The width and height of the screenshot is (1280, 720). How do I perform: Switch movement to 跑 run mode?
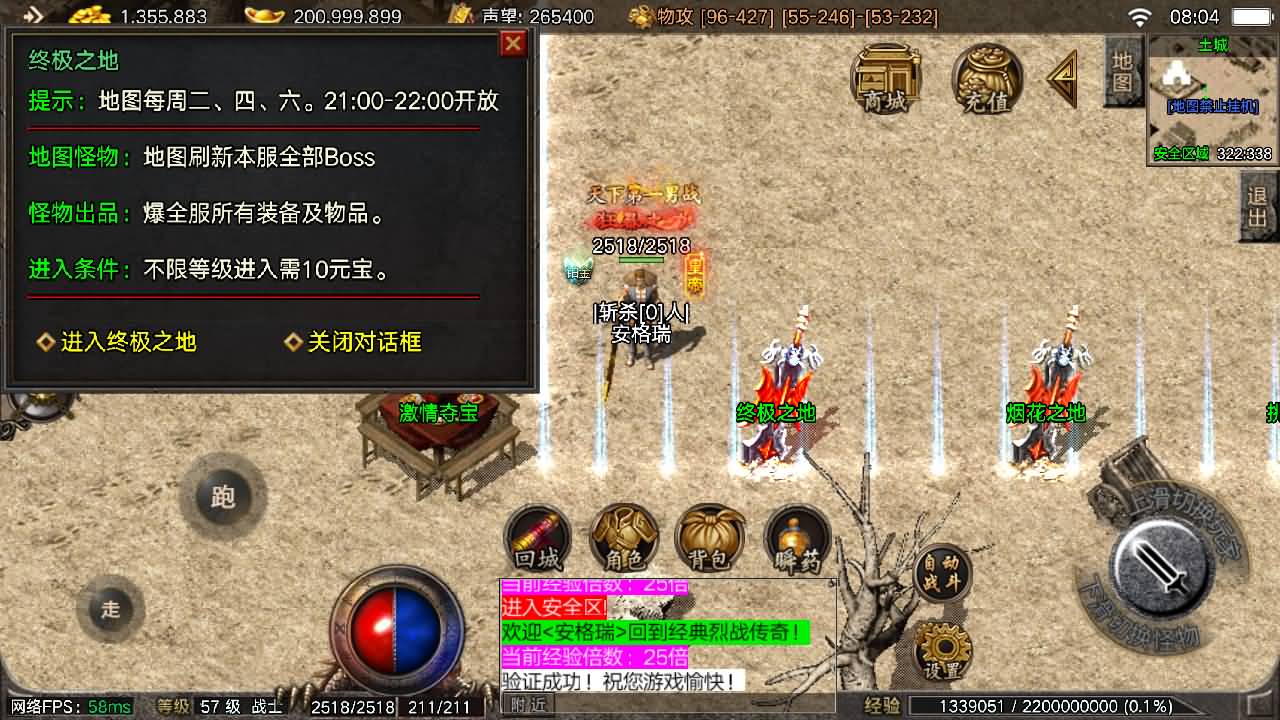click(222, 495)
